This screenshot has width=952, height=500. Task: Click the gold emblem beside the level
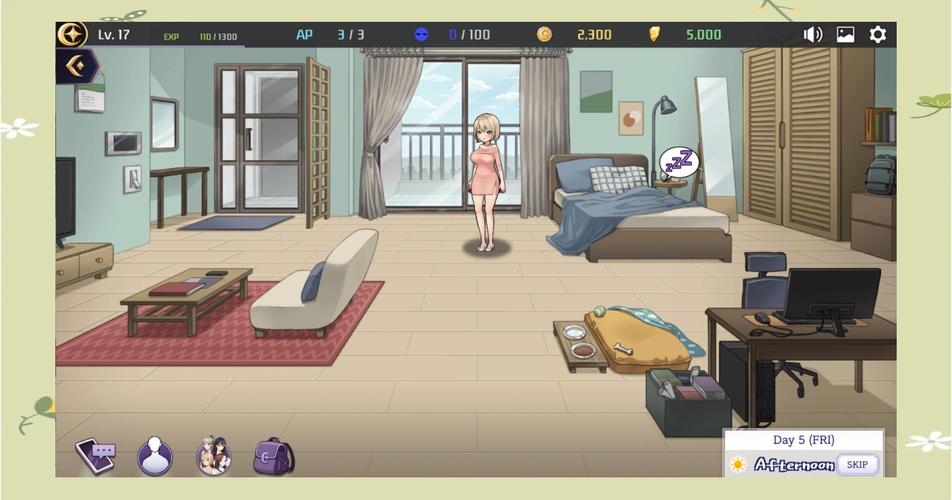coord(72,35)
